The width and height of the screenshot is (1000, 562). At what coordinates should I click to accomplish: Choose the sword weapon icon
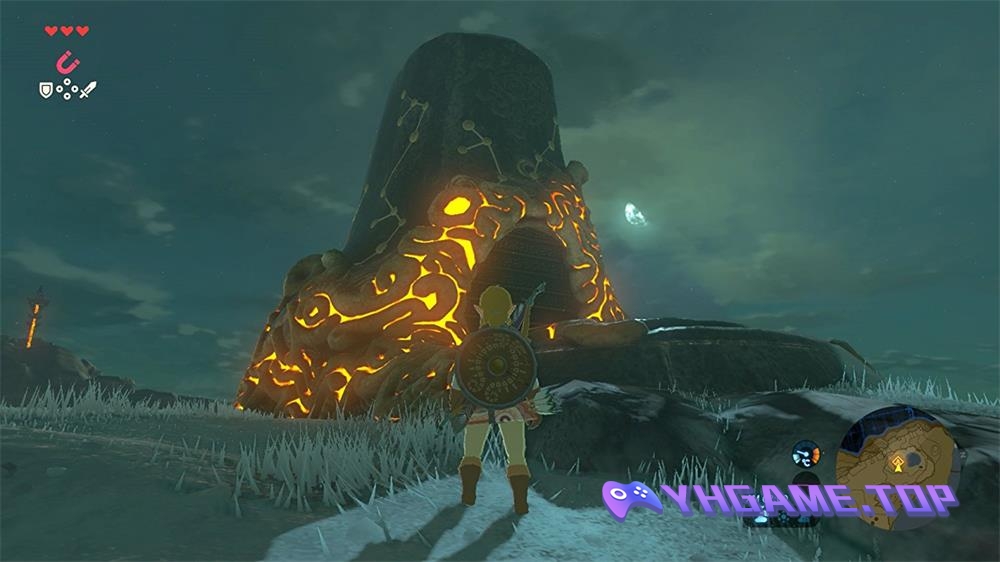click(x=88, y=90)
